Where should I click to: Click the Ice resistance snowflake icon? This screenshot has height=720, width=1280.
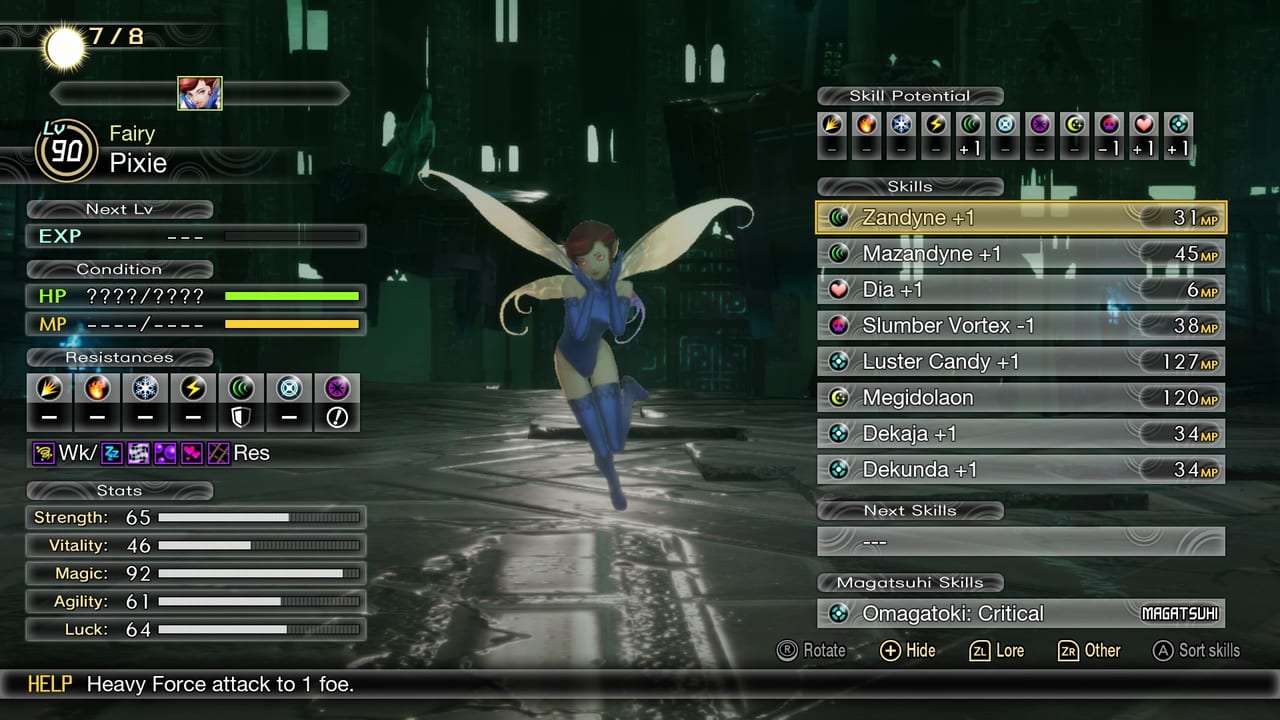coord(145,388)
